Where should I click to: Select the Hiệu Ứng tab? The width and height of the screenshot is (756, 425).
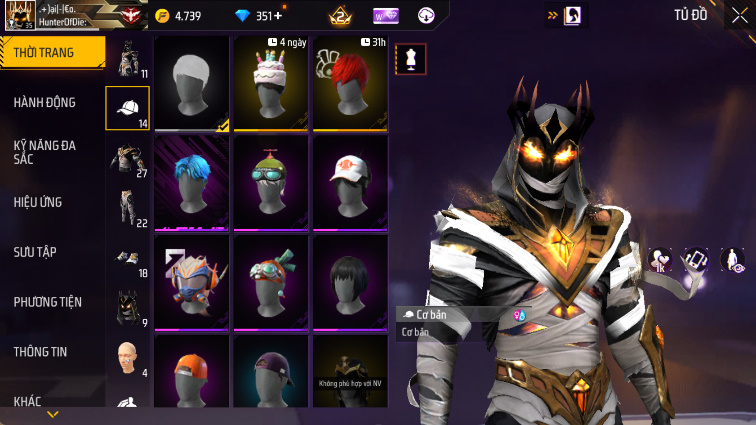[39, 202]
